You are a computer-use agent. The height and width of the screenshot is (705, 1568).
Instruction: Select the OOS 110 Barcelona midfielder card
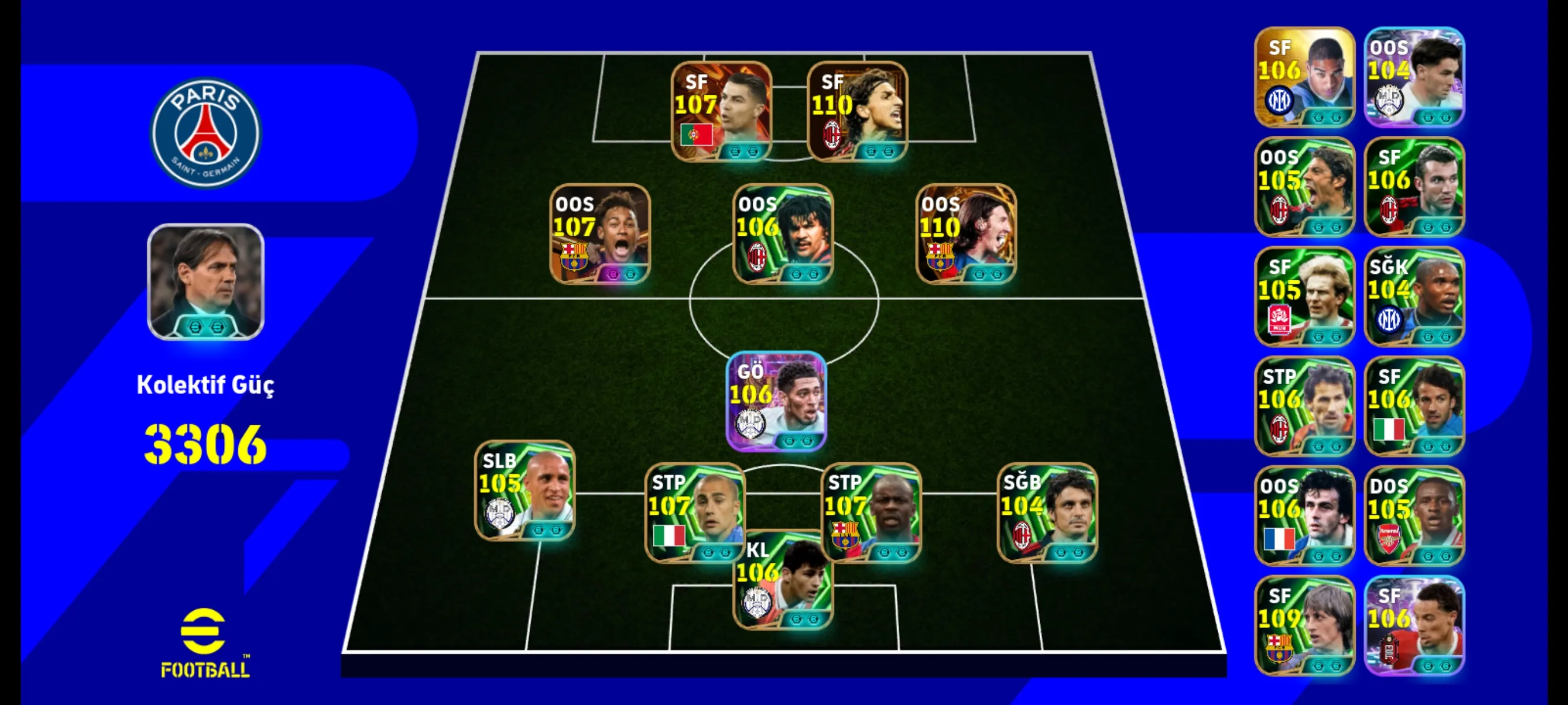966,234
